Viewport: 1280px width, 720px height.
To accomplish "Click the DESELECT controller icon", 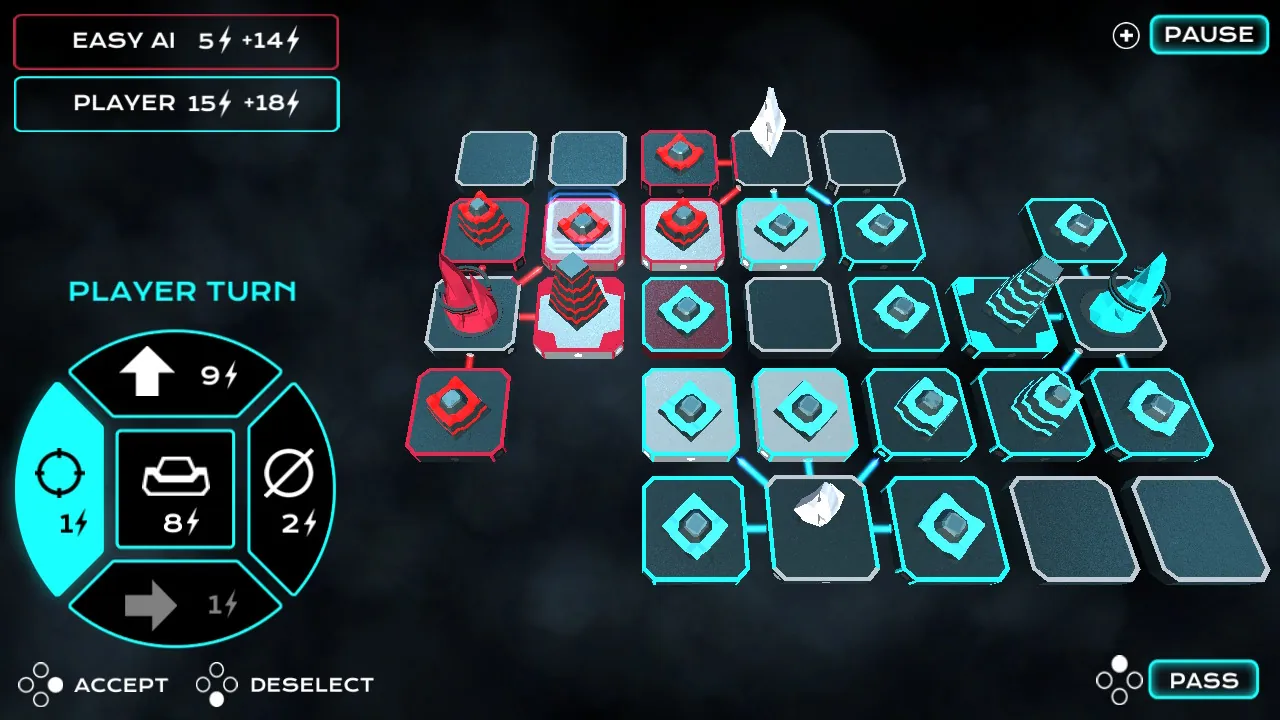I will pyautogui.click(x=213, y=684).
